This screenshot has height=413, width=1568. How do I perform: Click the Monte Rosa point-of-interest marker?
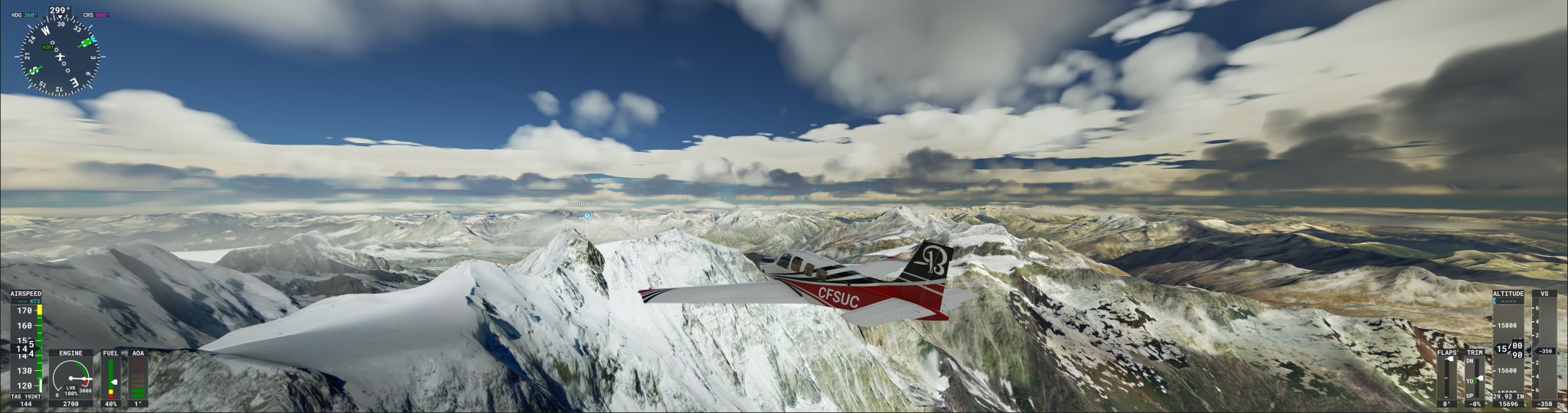[x=586, y=216]
